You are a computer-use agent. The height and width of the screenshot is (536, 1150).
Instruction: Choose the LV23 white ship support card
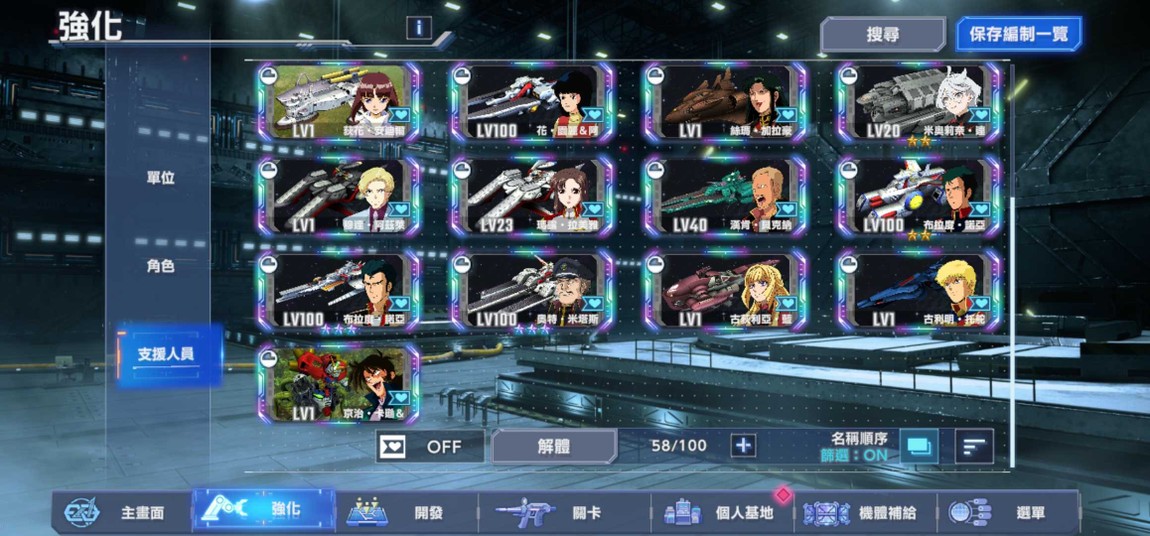click(531, 197)
